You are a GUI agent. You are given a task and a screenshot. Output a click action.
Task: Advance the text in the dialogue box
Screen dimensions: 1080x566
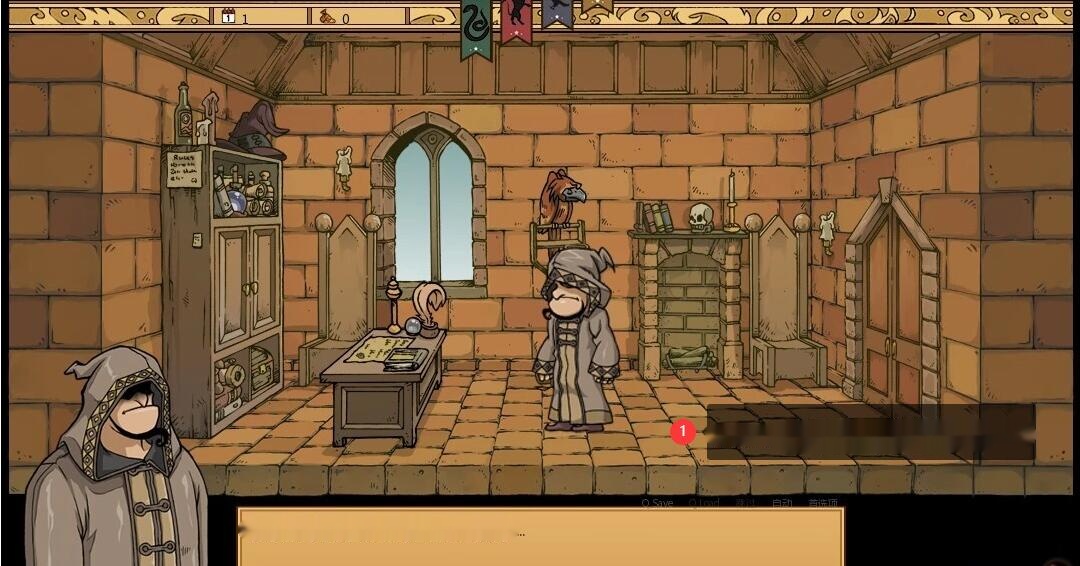(x=540, y=537)
